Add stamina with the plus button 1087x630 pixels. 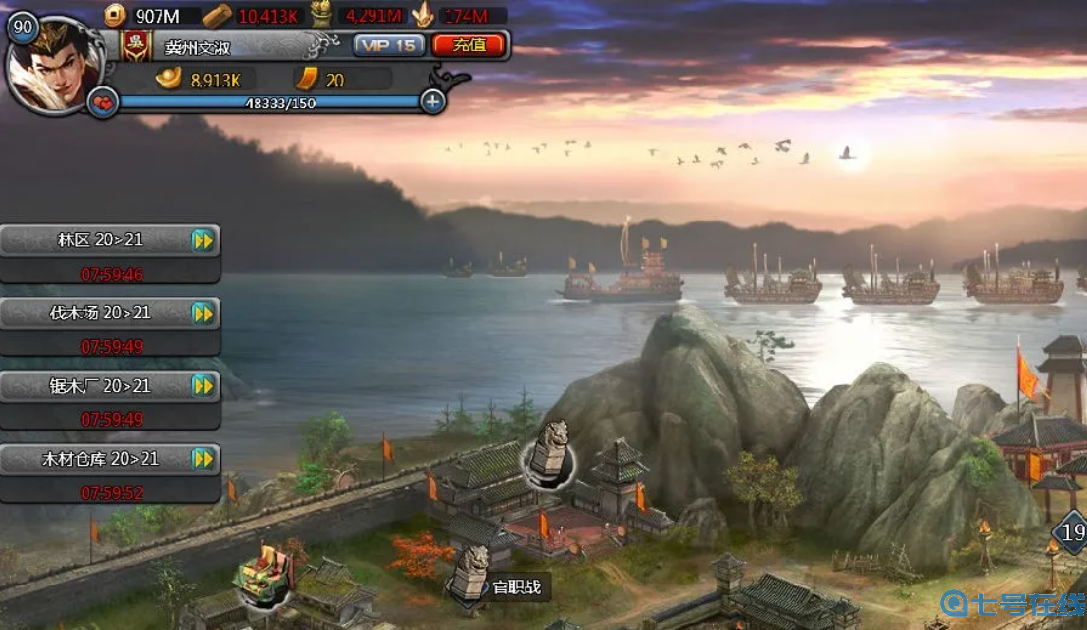432,101
